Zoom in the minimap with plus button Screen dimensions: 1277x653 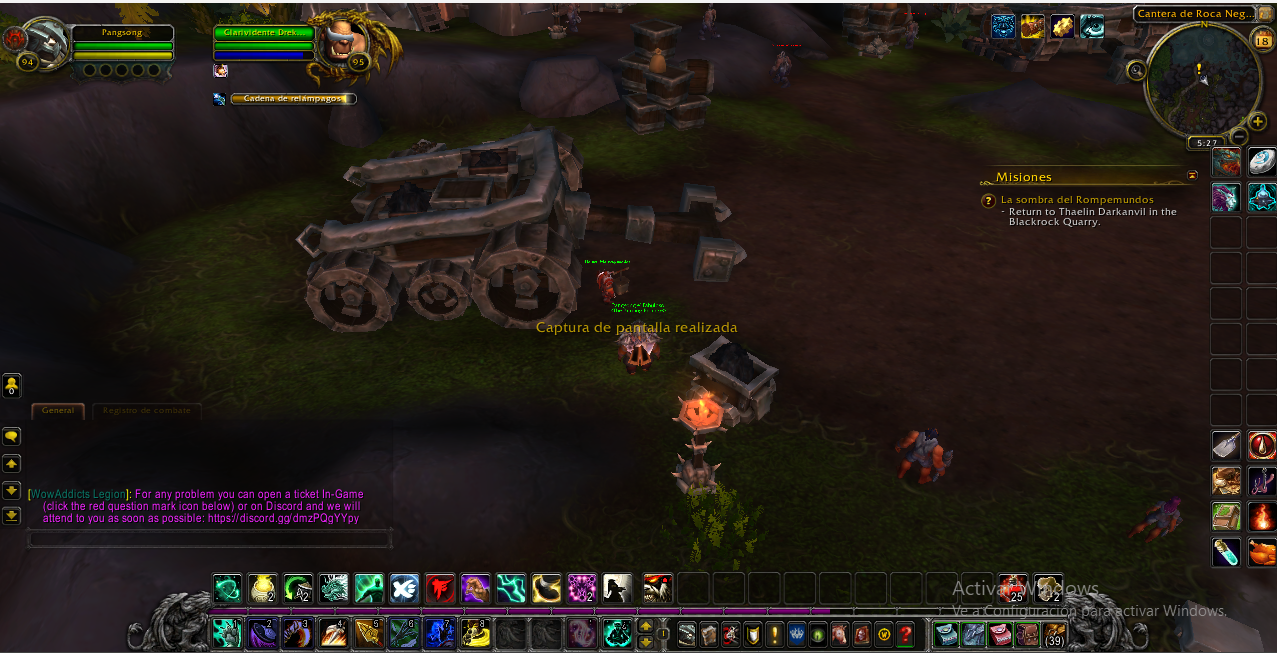tap(1258, 122)
